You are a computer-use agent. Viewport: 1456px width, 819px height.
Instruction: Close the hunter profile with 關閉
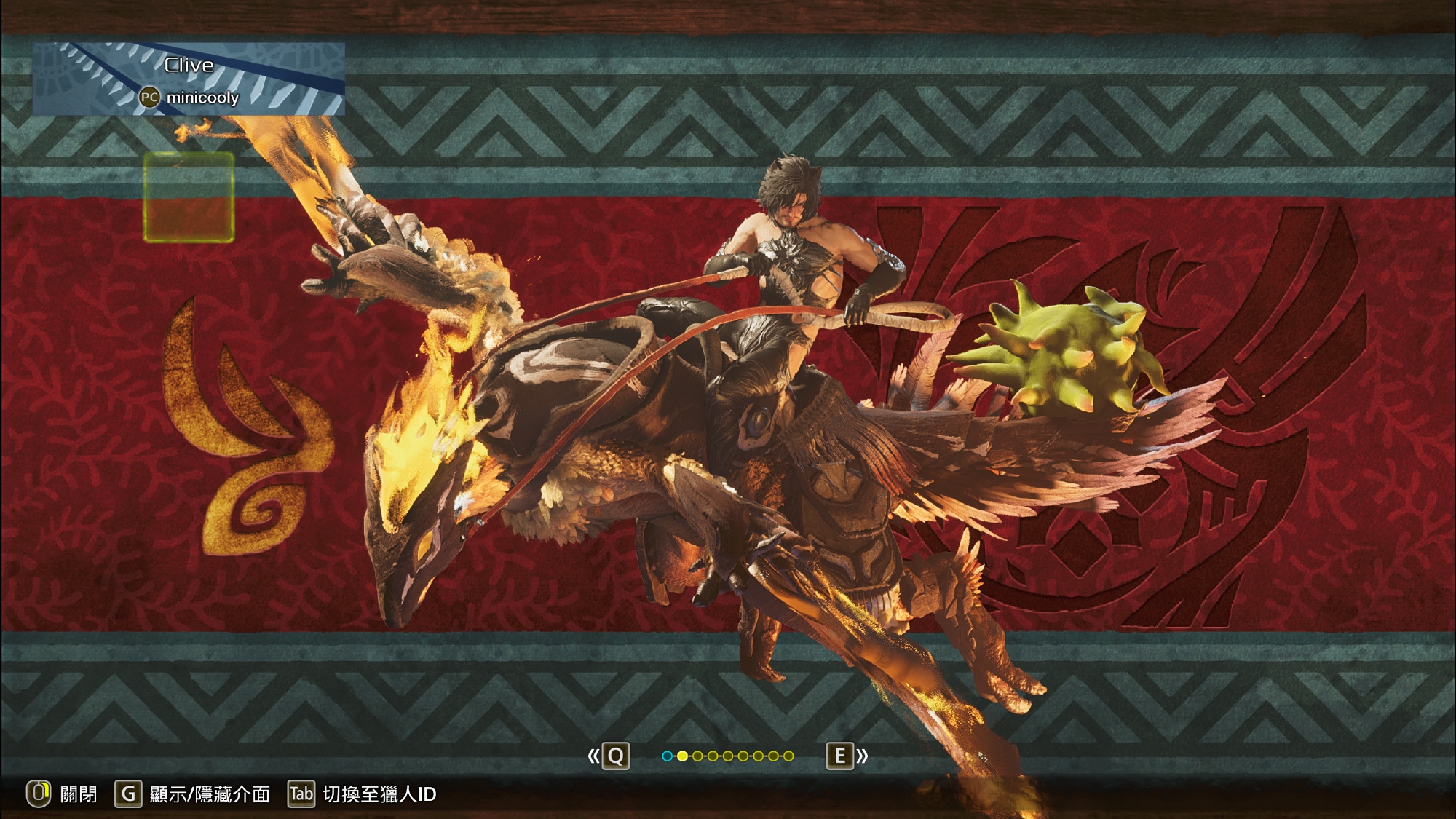pos(63,794)
